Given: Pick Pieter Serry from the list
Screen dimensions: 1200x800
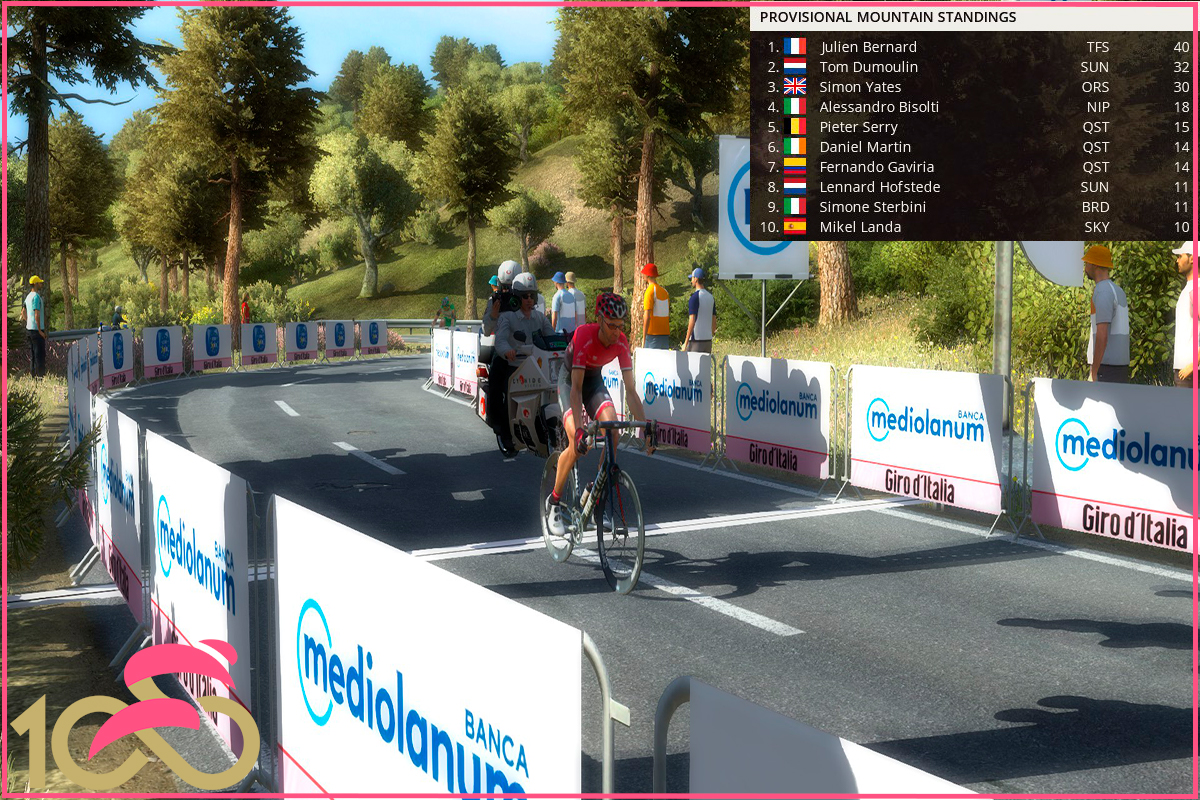Looking at the screenshot, I should (x=858, y=127).
